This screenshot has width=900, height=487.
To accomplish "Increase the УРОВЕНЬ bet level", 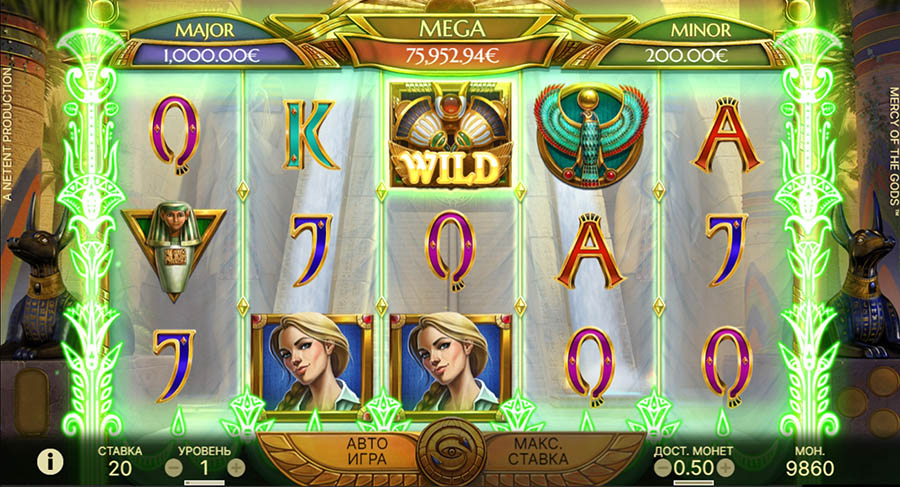I will pyautogui.click(x=236, y=466).
